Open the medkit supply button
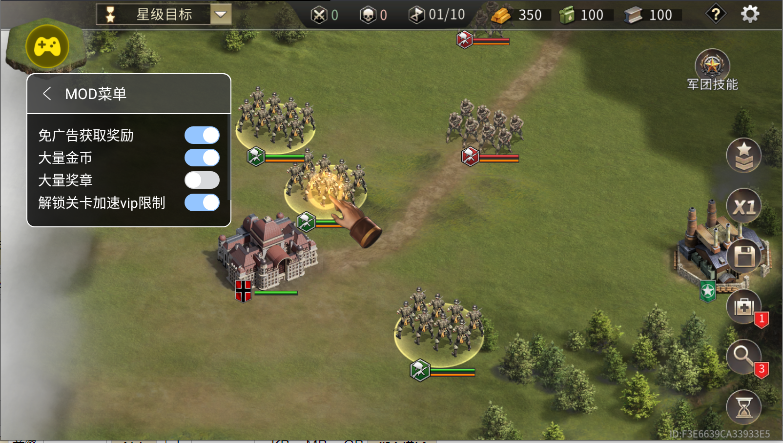The image size is (783, 443). 743,306
